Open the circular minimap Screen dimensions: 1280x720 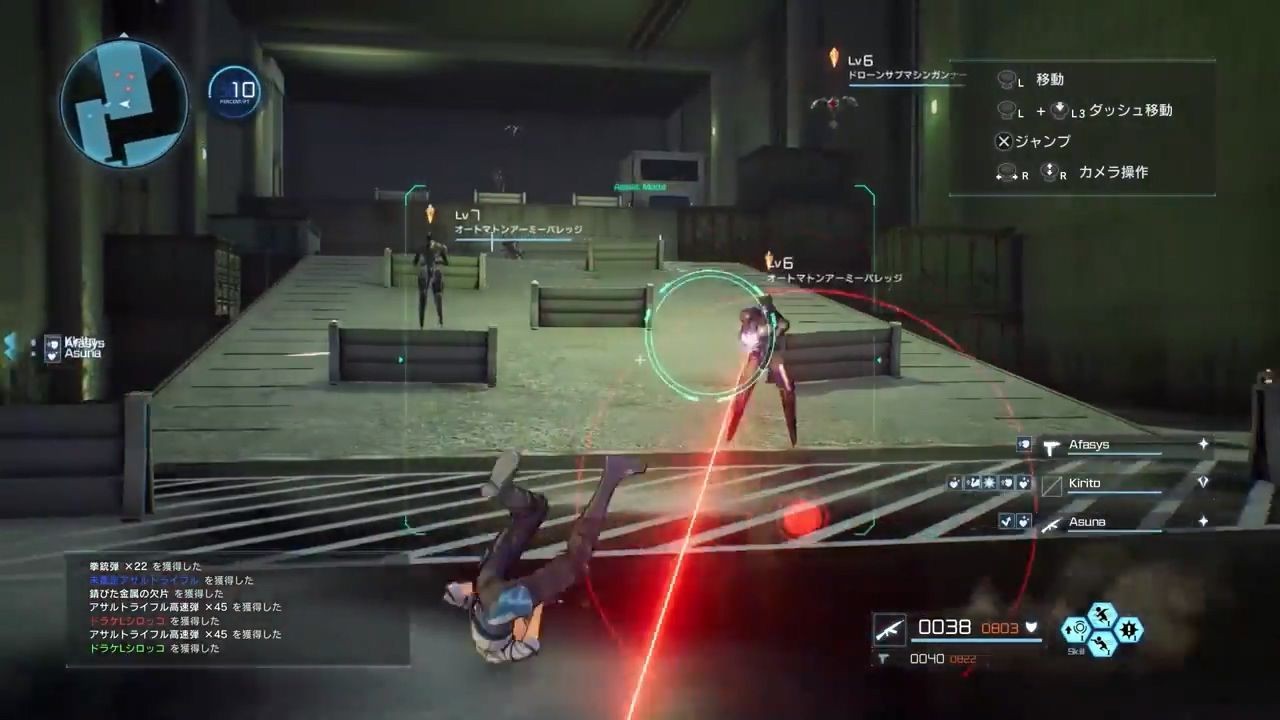124,102
